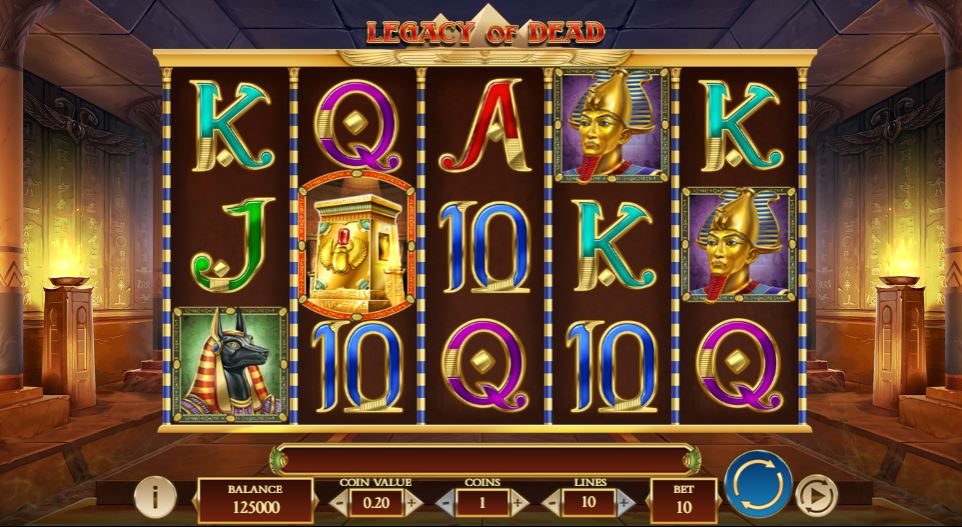962x527 pixels.
Task: Decrease the number of coins
Action: click(444, 501)
